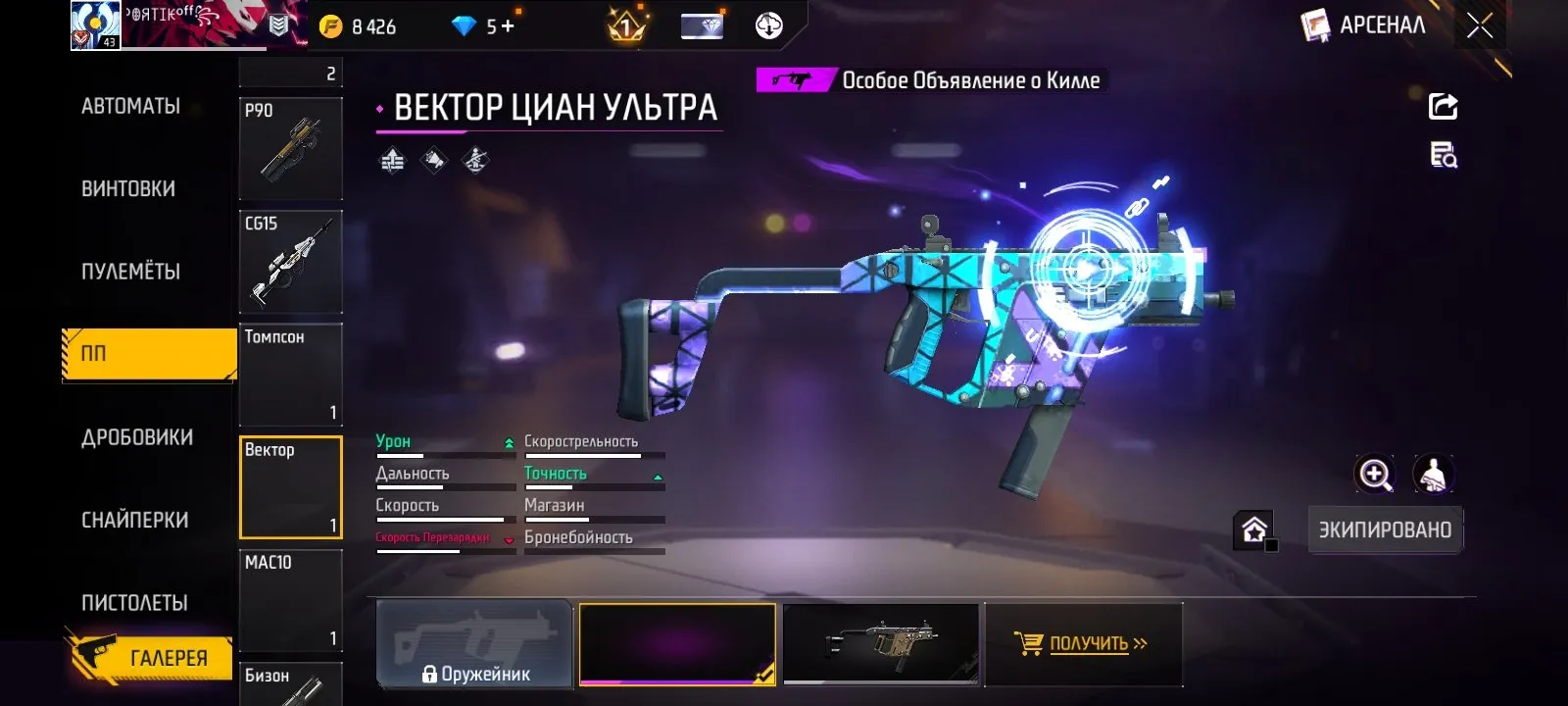This screenshot has width=1568, height=706.
Task: Click the Оружейник locked skin button
Action: click(x=475, y=644)
